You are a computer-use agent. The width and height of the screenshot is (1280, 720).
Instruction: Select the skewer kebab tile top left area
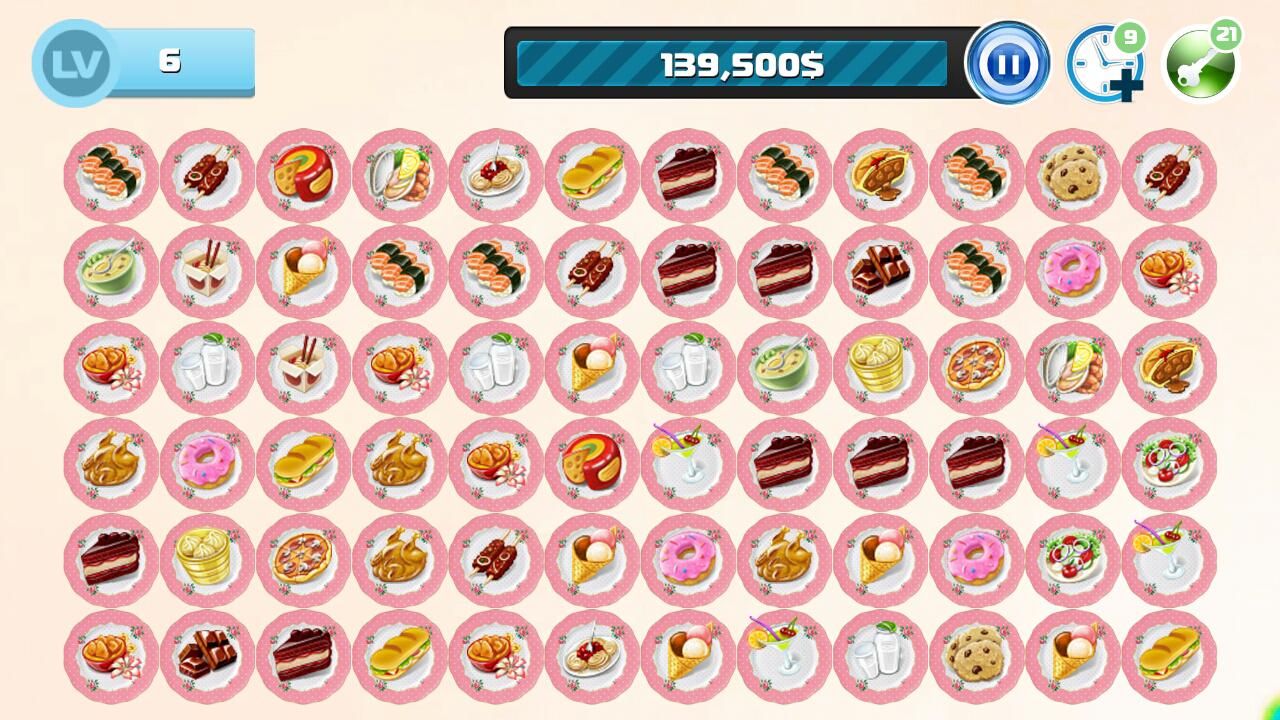[206, 176]
